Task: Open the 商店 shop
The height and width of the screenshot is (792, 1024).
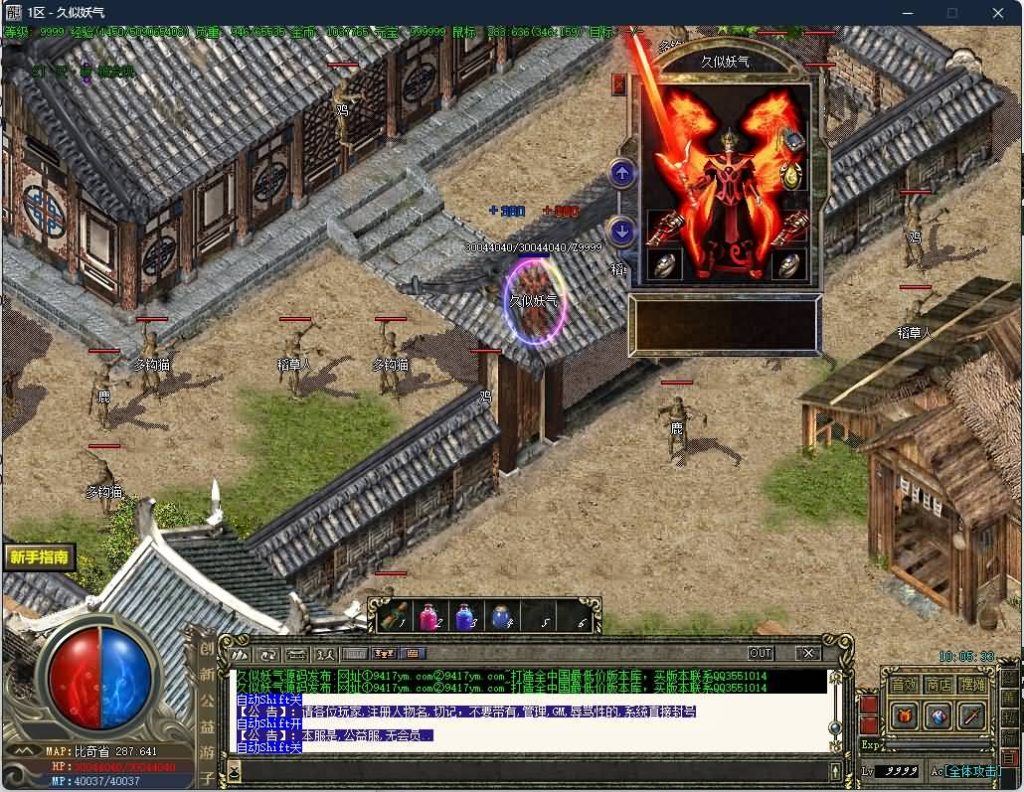Action: tap(938, 685)
